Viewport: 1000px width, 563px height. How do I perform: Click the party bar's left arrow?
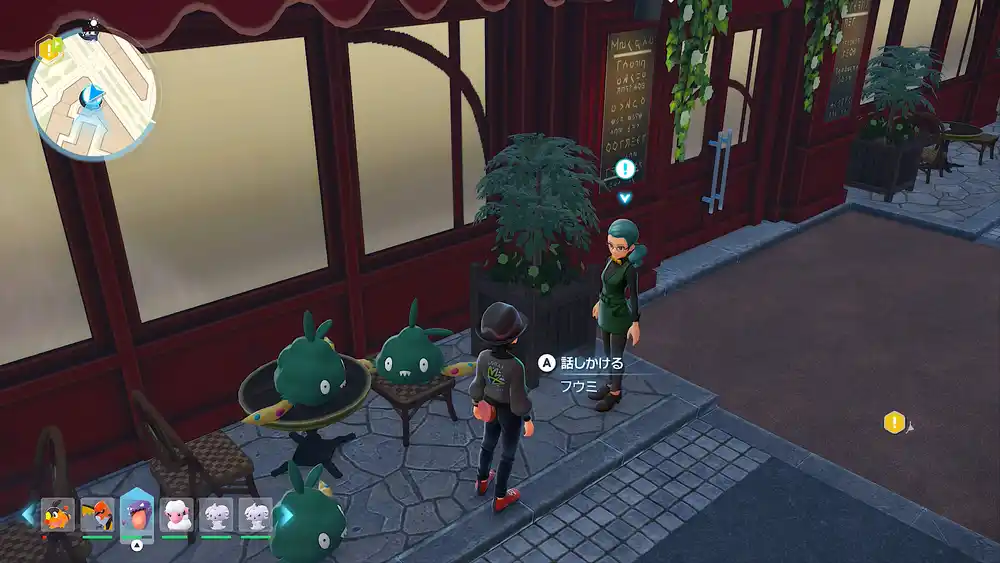tap(27, 514)
